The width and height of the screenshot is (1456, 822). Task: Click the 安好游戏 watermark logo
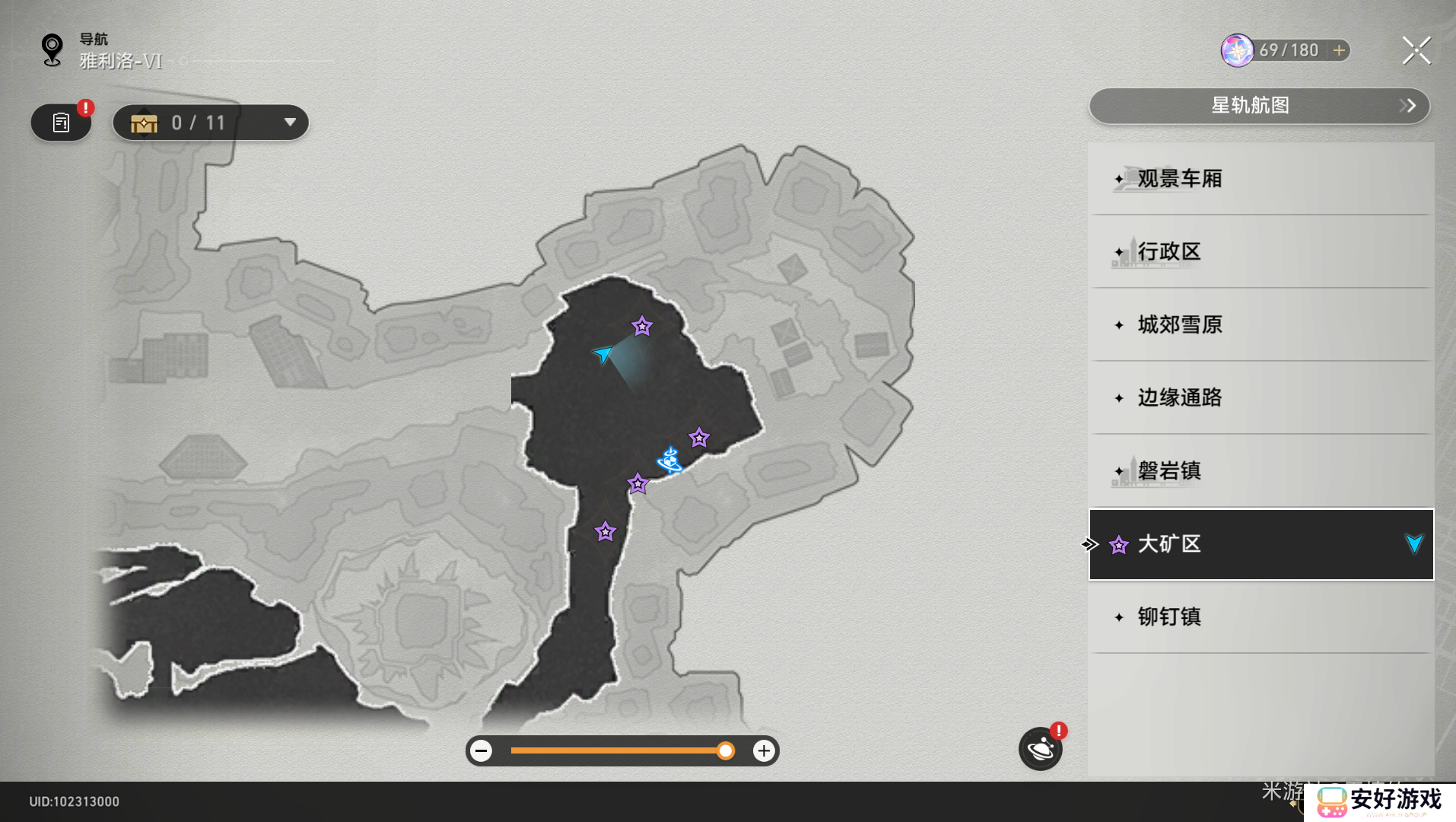pos(1380,801)
